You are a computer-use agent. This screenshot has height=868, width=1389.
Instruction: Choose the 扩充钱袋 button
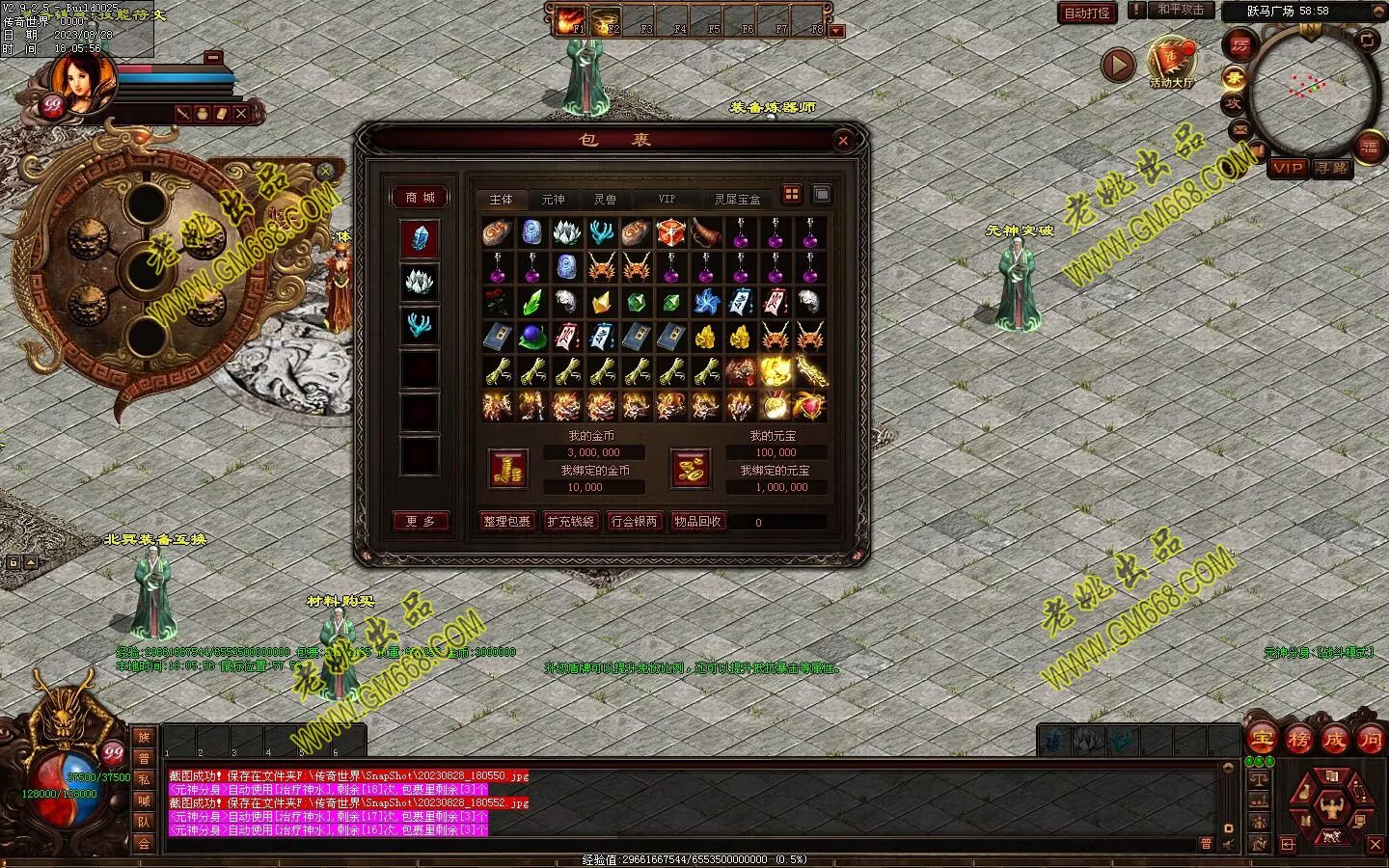[570, 522]
